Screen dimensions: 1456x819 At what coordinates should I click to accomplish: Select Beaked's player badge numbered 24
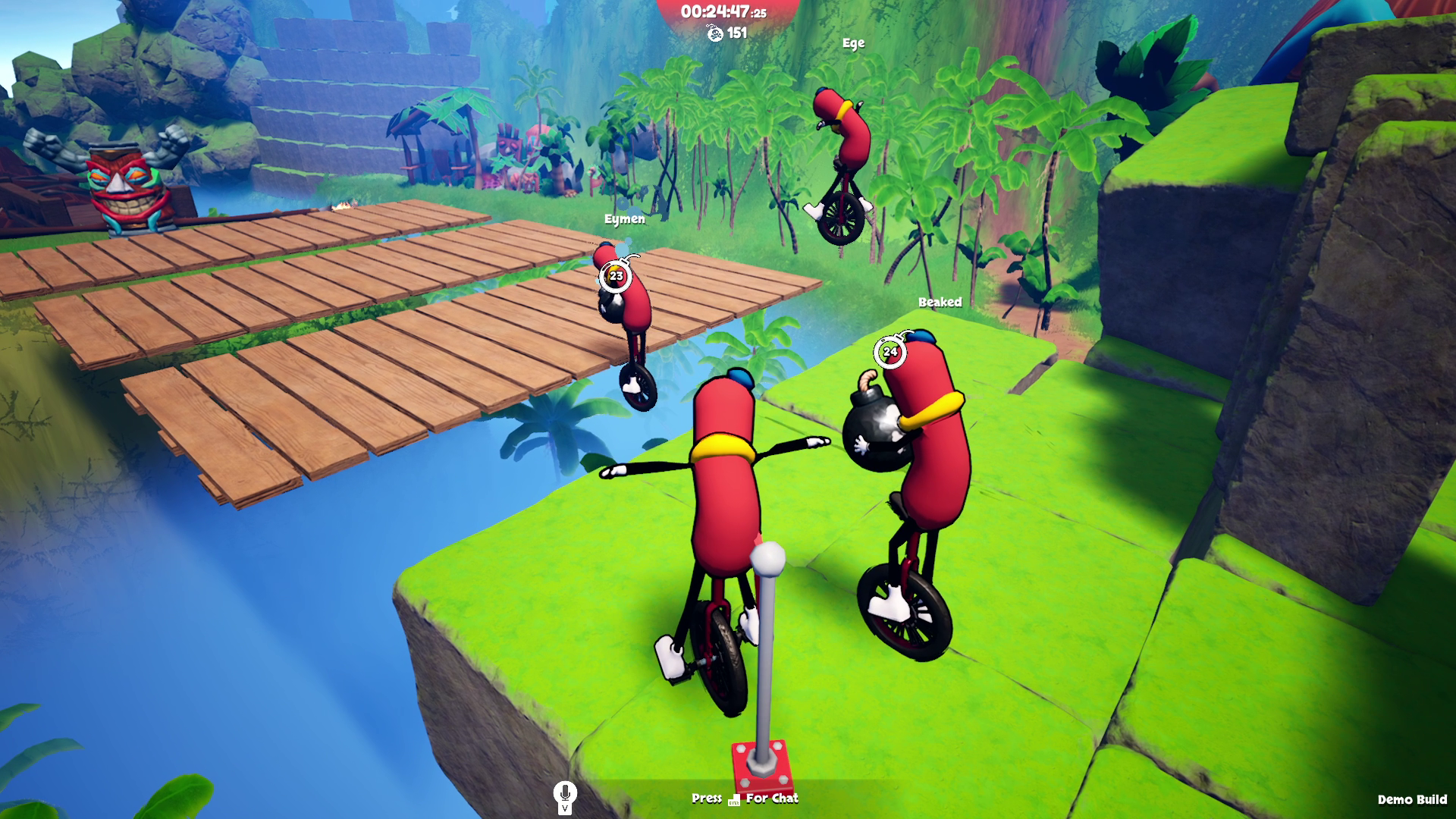click(x=892, y=351)
